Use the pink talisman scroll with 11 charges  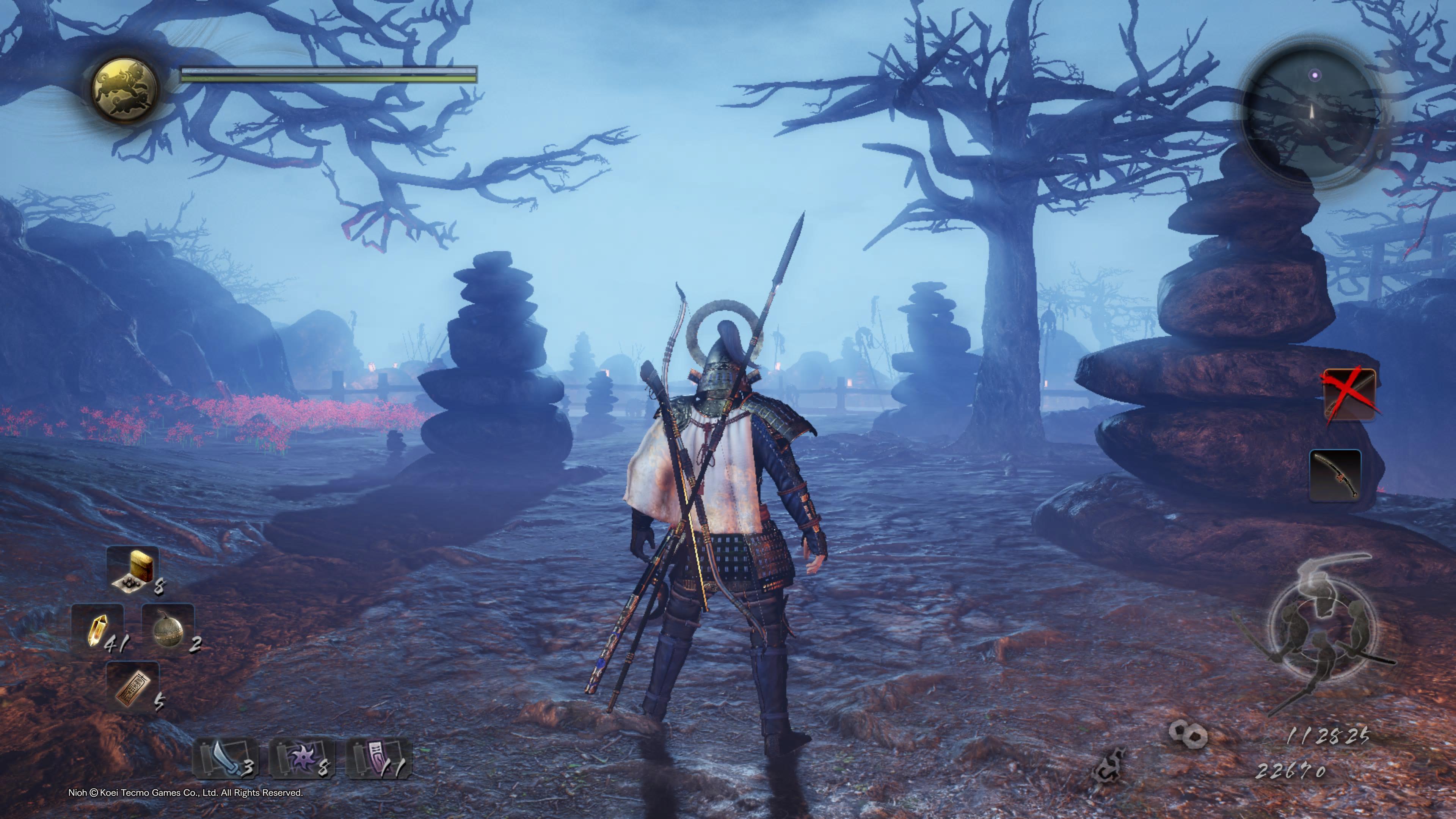pyautogui.click(x=379, y=758)
